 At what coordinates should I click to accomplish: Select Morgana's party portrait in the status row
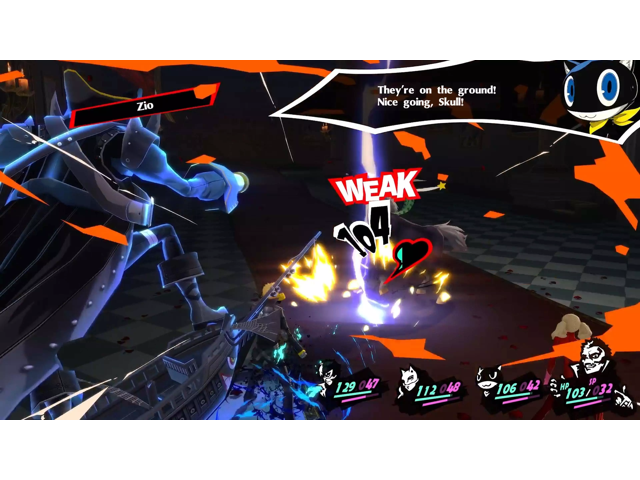[x=488, y=380]
